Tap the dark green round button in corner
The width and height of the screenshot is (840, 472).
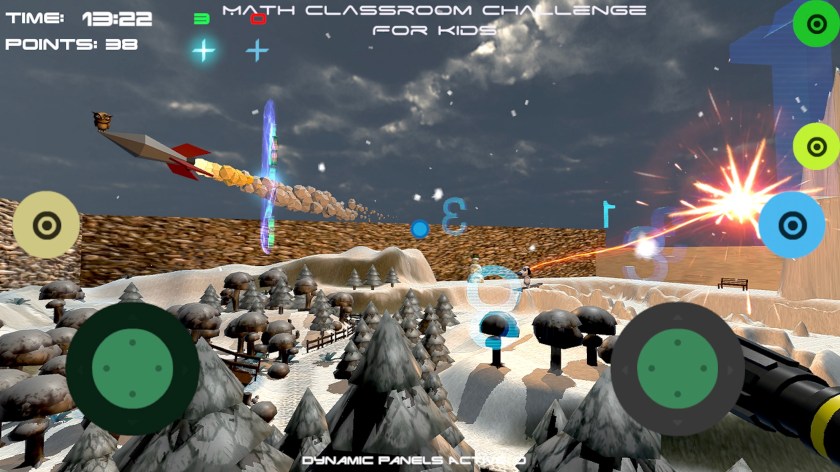(815, 24)
